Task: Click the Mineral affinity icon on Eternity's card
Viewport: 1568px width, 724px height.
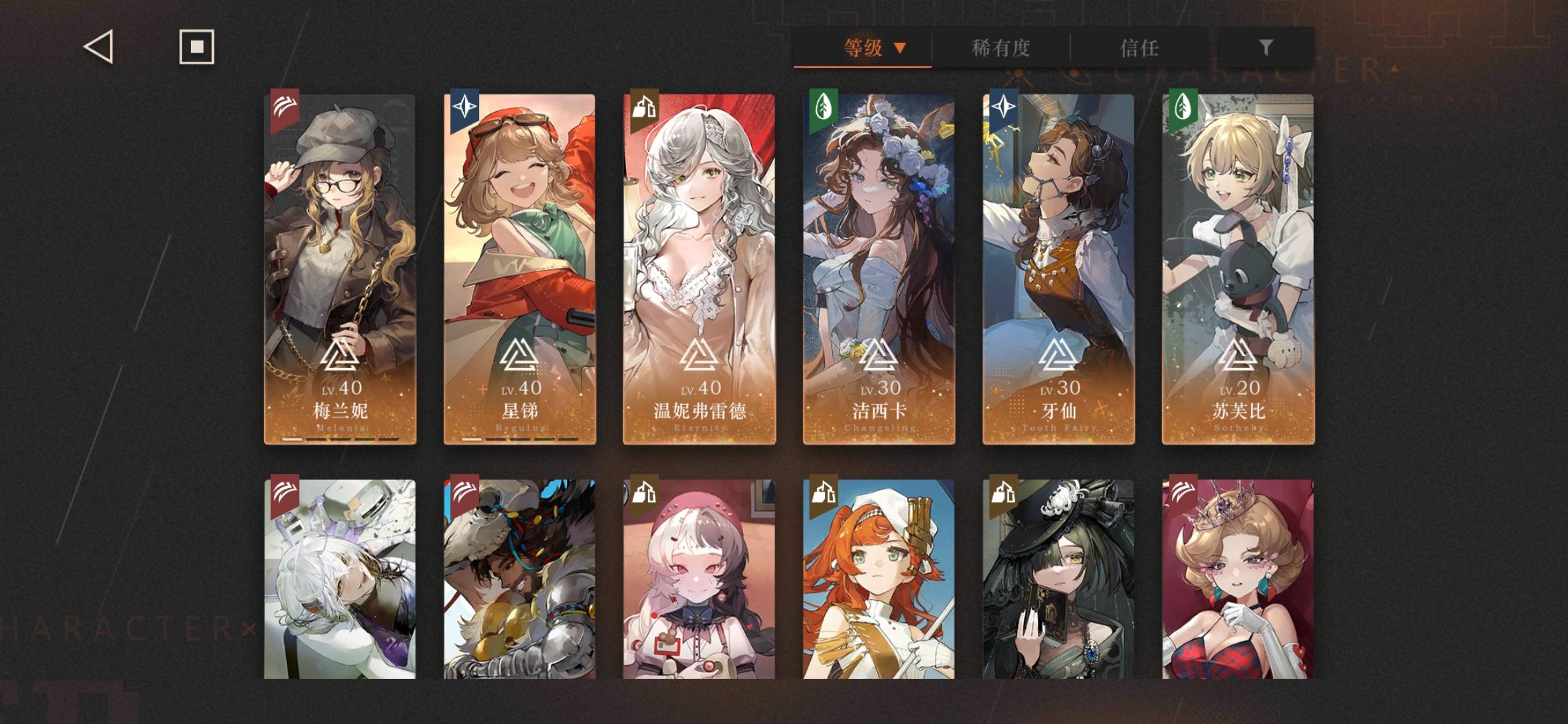Action: pos(646,108)
